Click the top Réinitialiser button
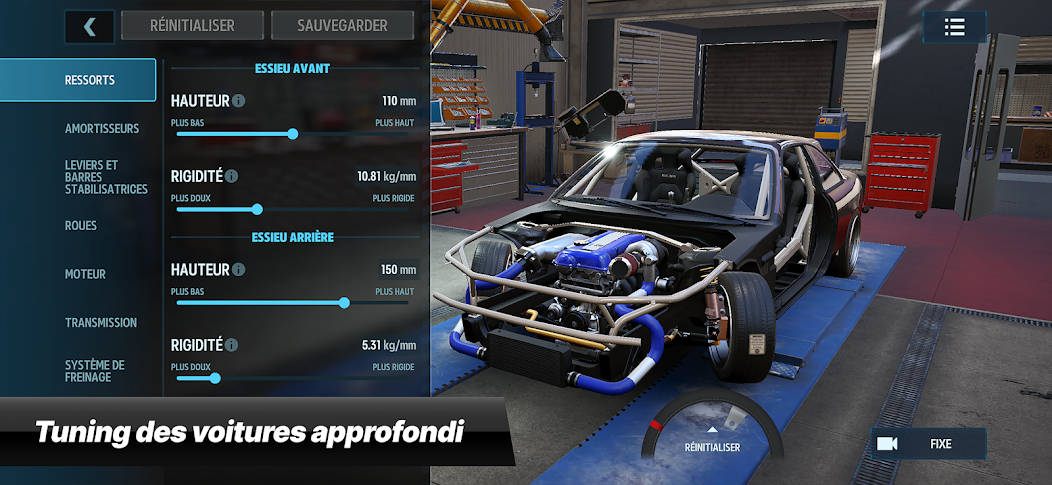The image size is (1052, 485). point(192,26)
